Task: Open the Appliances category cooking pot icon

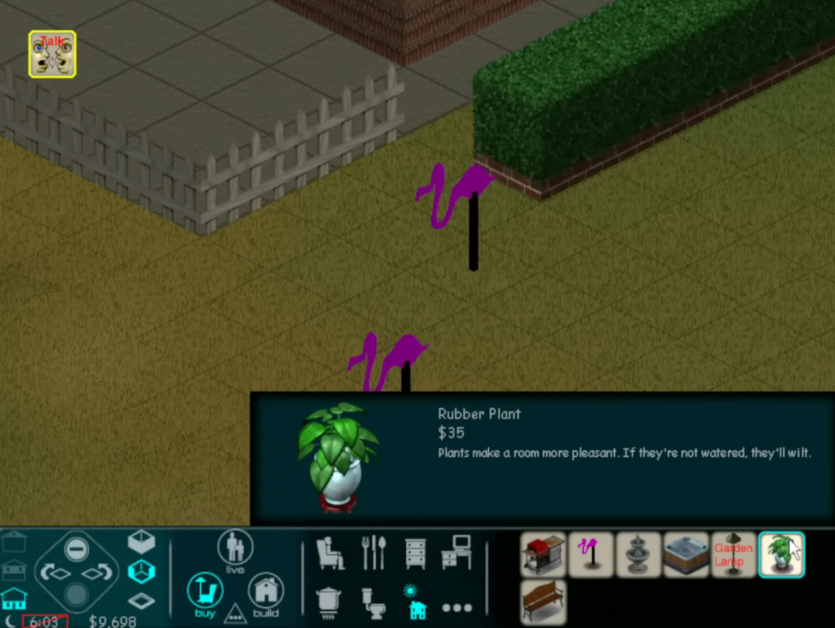Action: pyautogui.click(x=330, y=602)
